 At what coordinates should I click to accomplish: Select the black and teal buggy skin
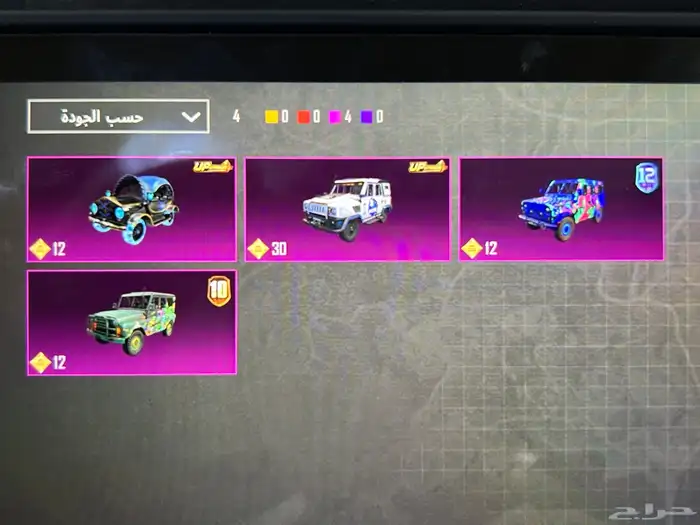pos(132,208)
